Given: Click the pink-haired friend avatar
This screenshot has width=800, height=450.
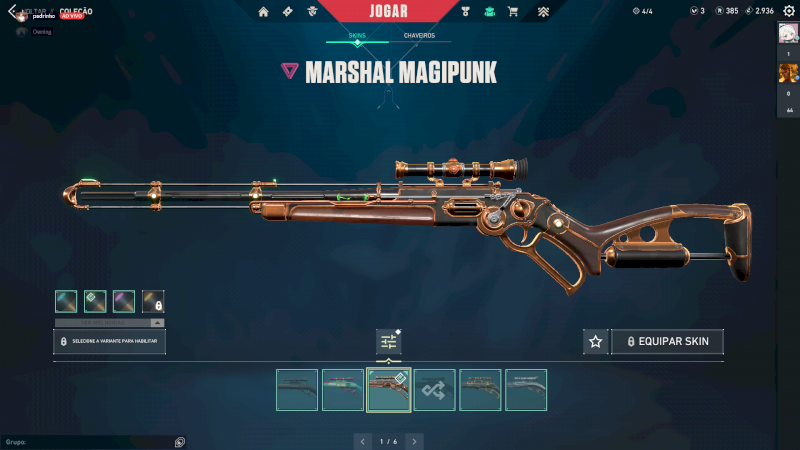Looking at the screenshot, I should pos(788,33).
